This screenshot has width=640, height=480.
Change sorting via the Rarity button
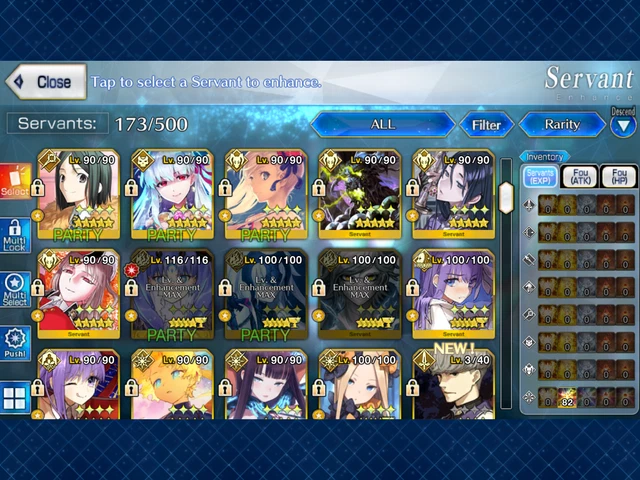[561, 125]
